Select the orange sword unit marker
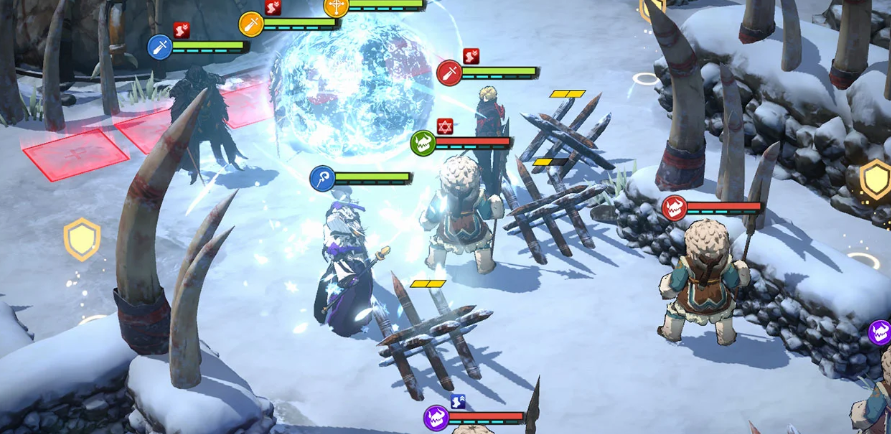Viewport: 891px width, 434px height. 251,24
